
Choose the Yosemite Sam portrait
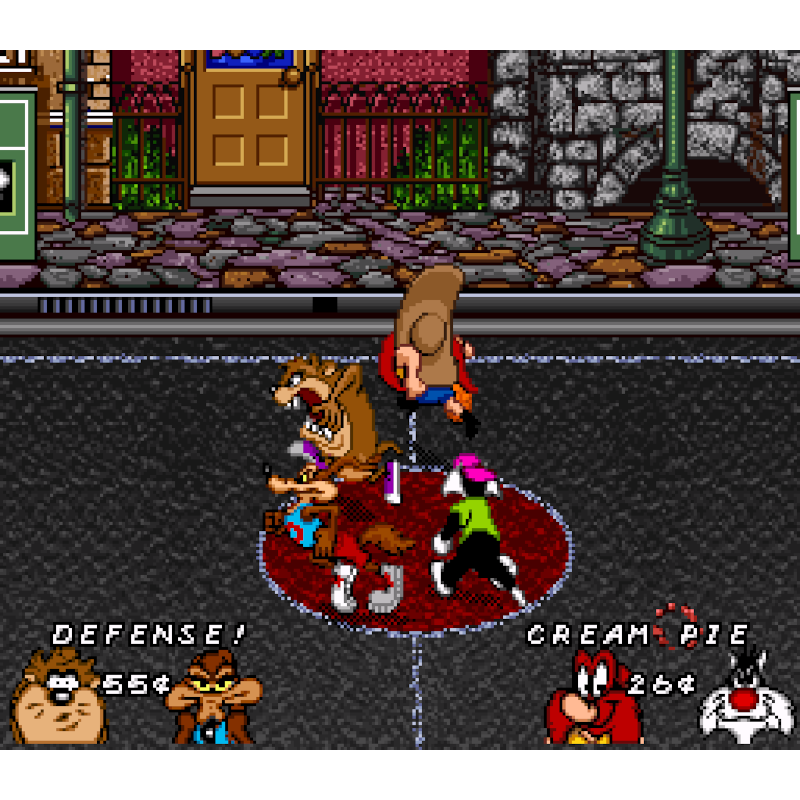pyautogui.click(x=593, y=697)
